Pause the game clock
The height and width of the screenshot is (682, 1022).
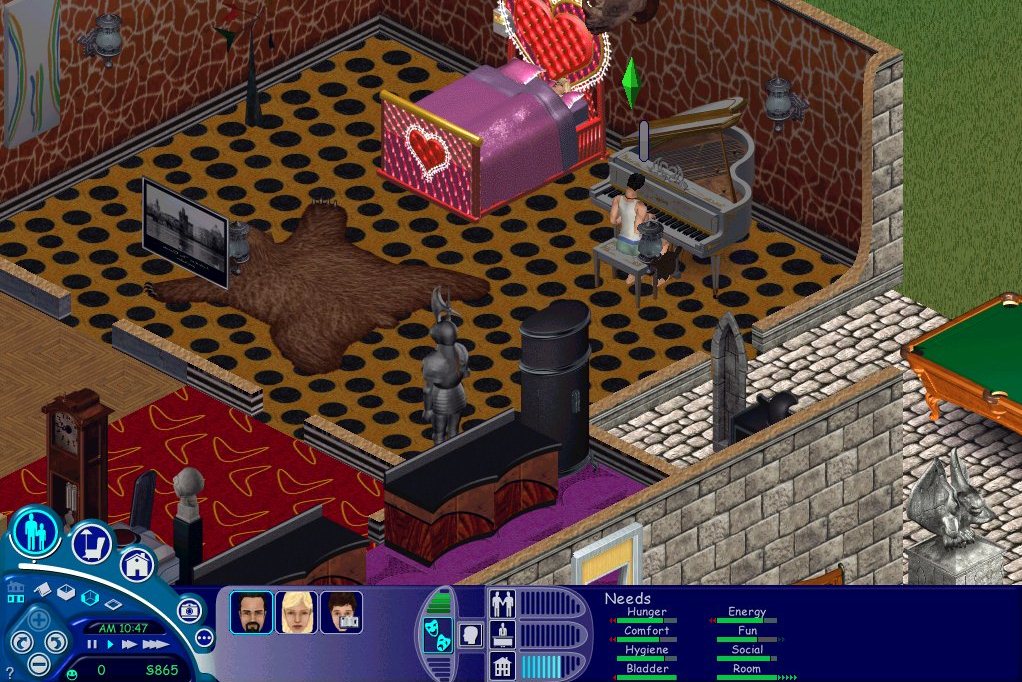[x=93, y=645]
